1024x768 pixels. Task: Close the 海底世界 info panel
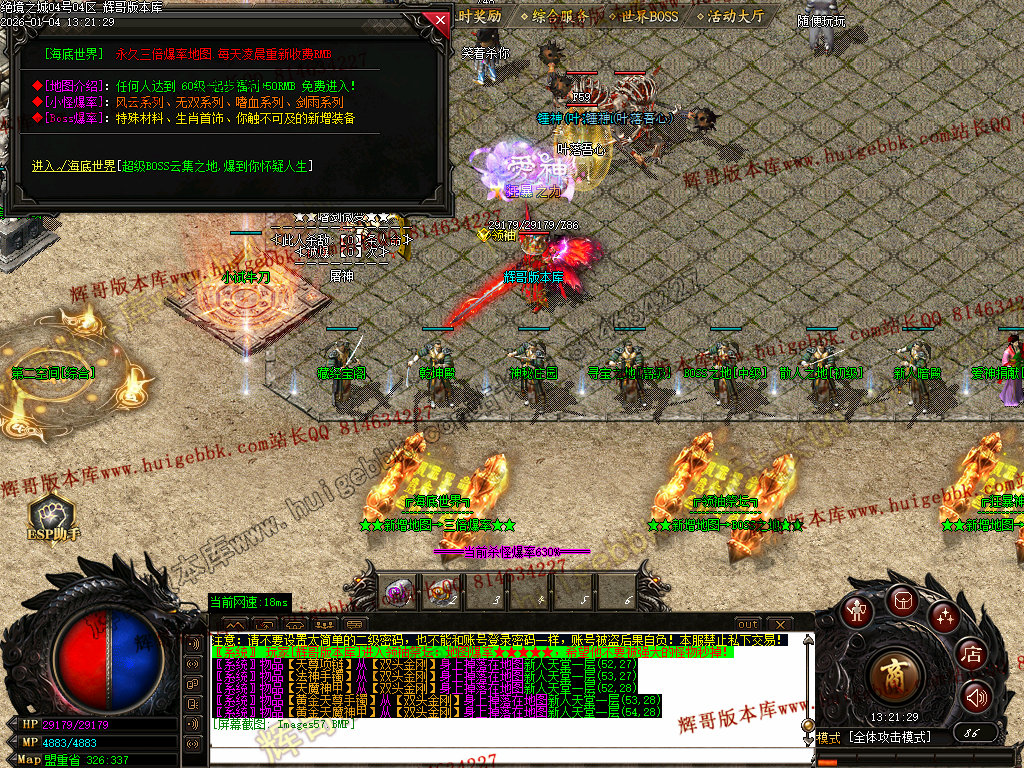[x=435, y=19]
